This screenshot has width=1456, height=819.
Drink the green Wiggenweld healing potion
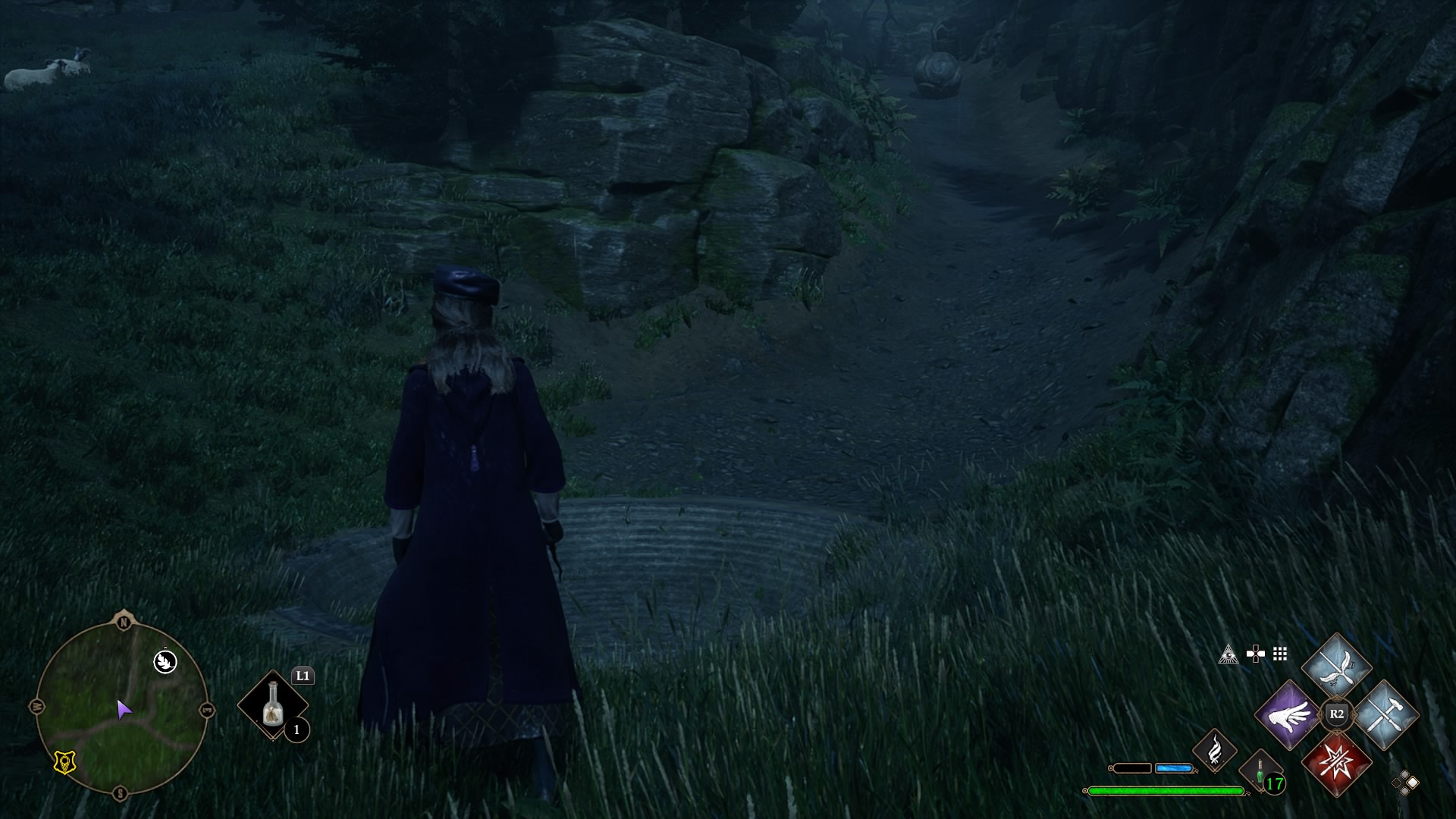click(x=1260, y=773)
